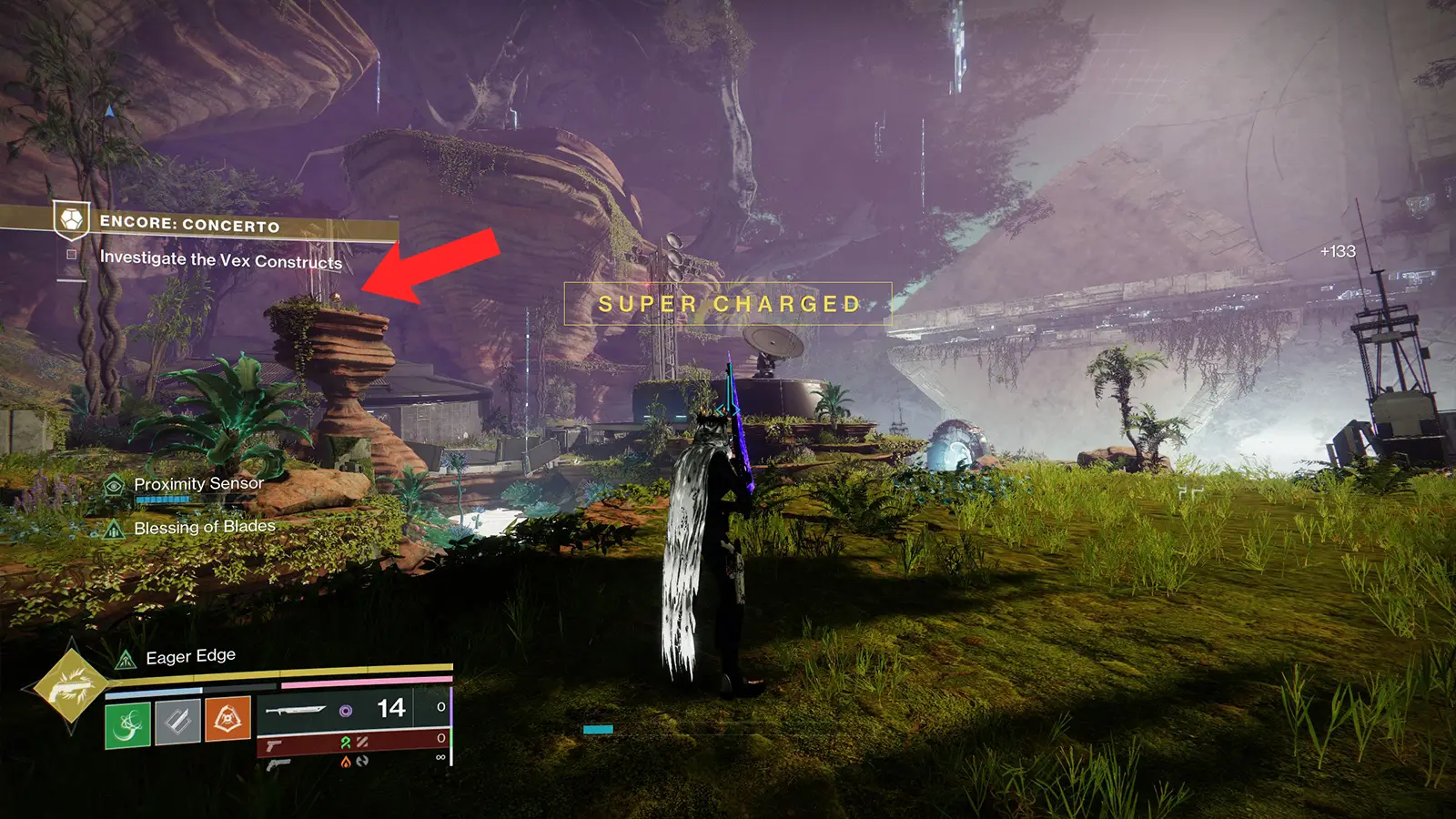The width and height of the screenshot is (1456, 819).
Task: Click the SUPER CHARGED banner
Action: [x=728, y=304]
